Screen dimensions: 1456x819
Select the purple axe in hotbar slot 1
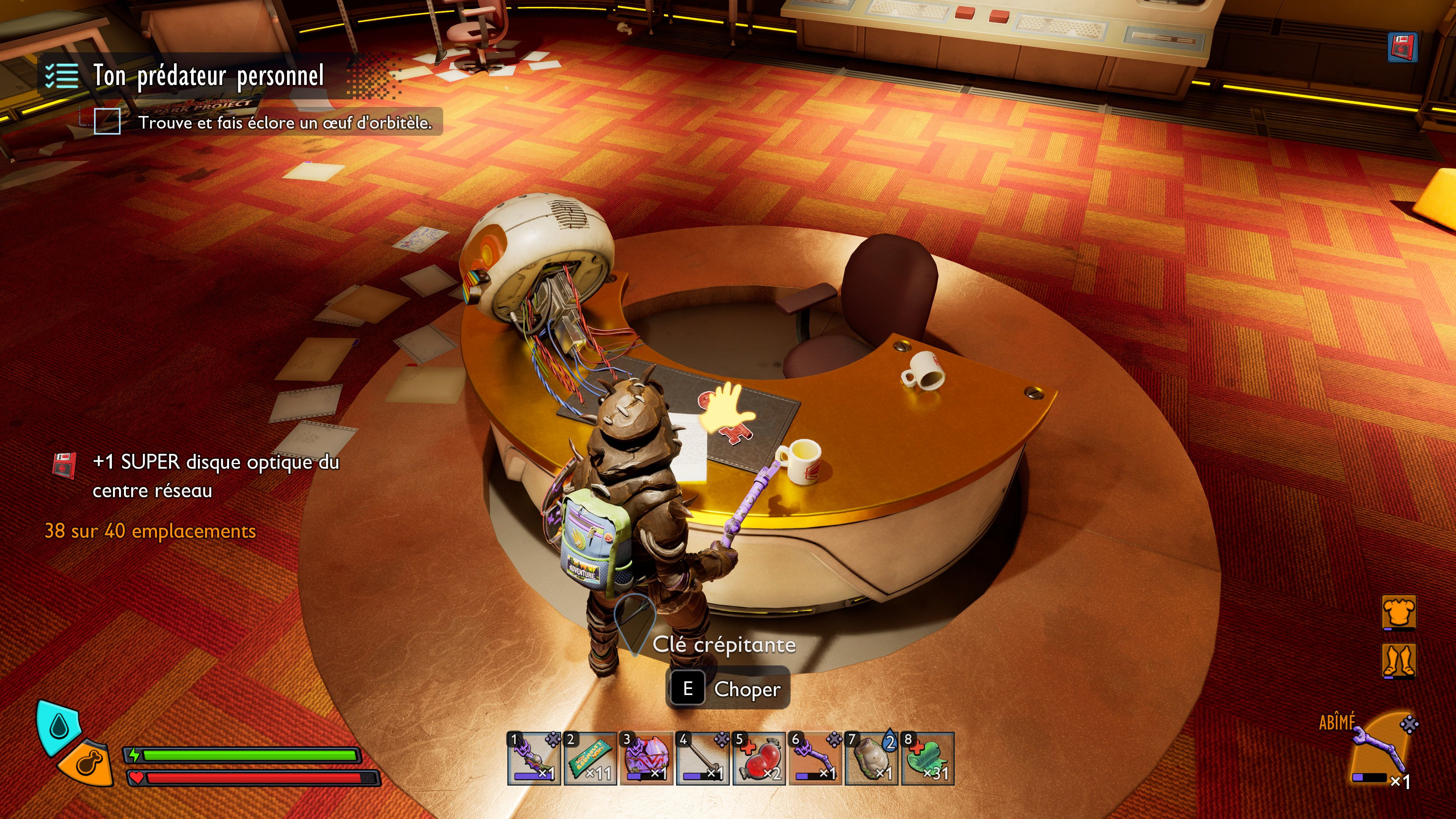coord(533,758)
